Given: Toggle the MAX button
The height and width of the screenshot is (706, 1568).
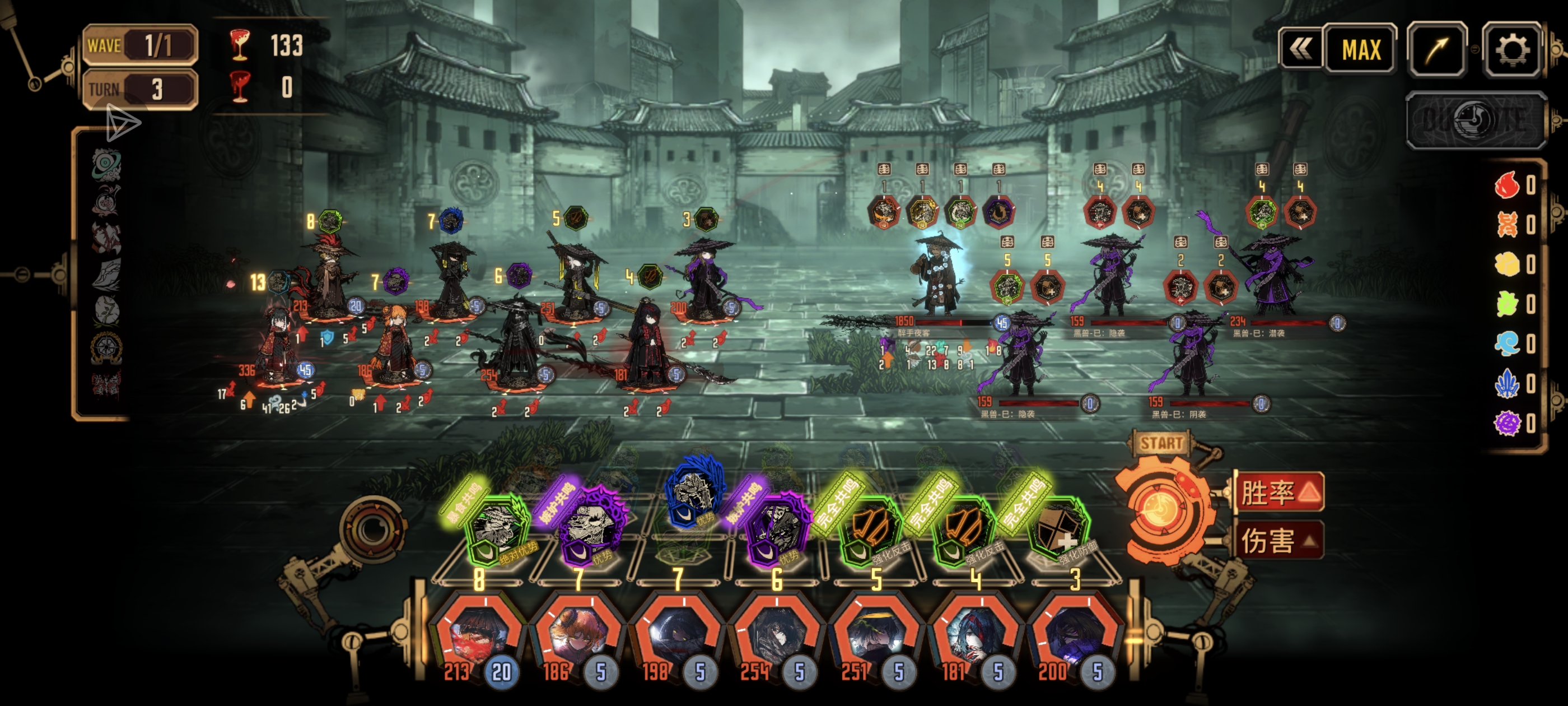Looking at the screenshot, I should pos(1360,50).
